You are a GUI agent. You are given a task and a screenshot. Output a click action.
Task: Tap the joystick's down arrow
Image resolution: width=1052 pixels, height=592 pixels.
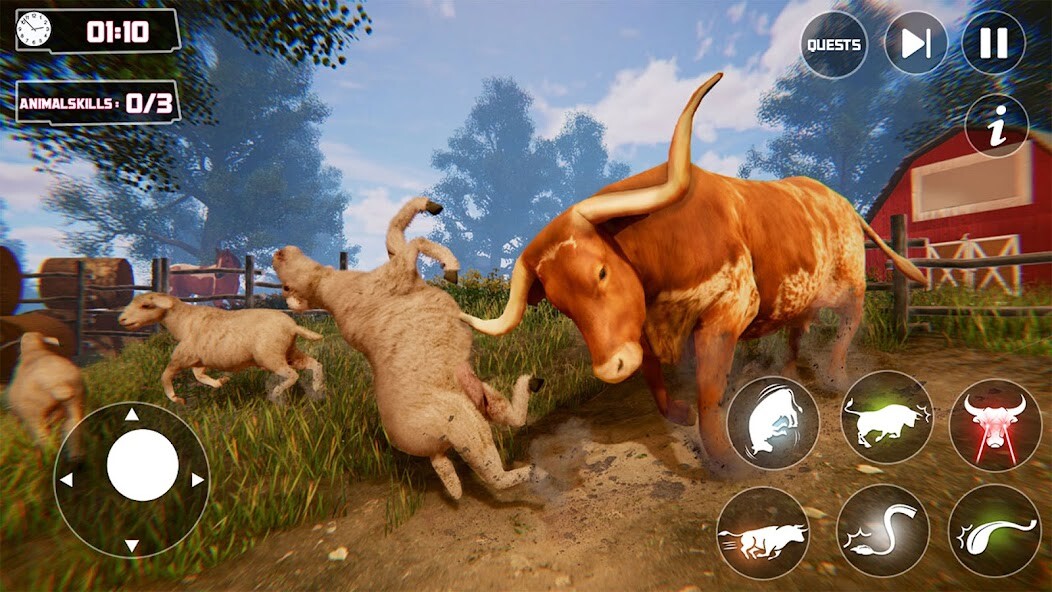coord(131,545)
